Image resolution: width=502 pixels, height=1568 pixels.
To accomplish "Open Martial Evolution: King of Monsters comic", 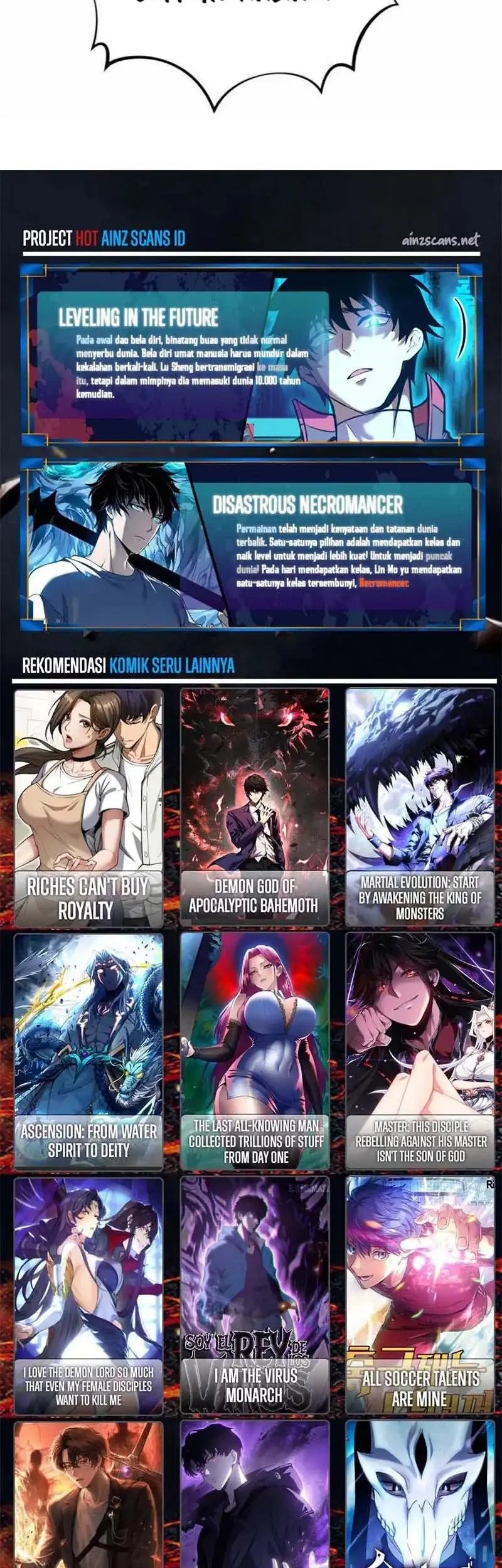I will click(420, 807).
